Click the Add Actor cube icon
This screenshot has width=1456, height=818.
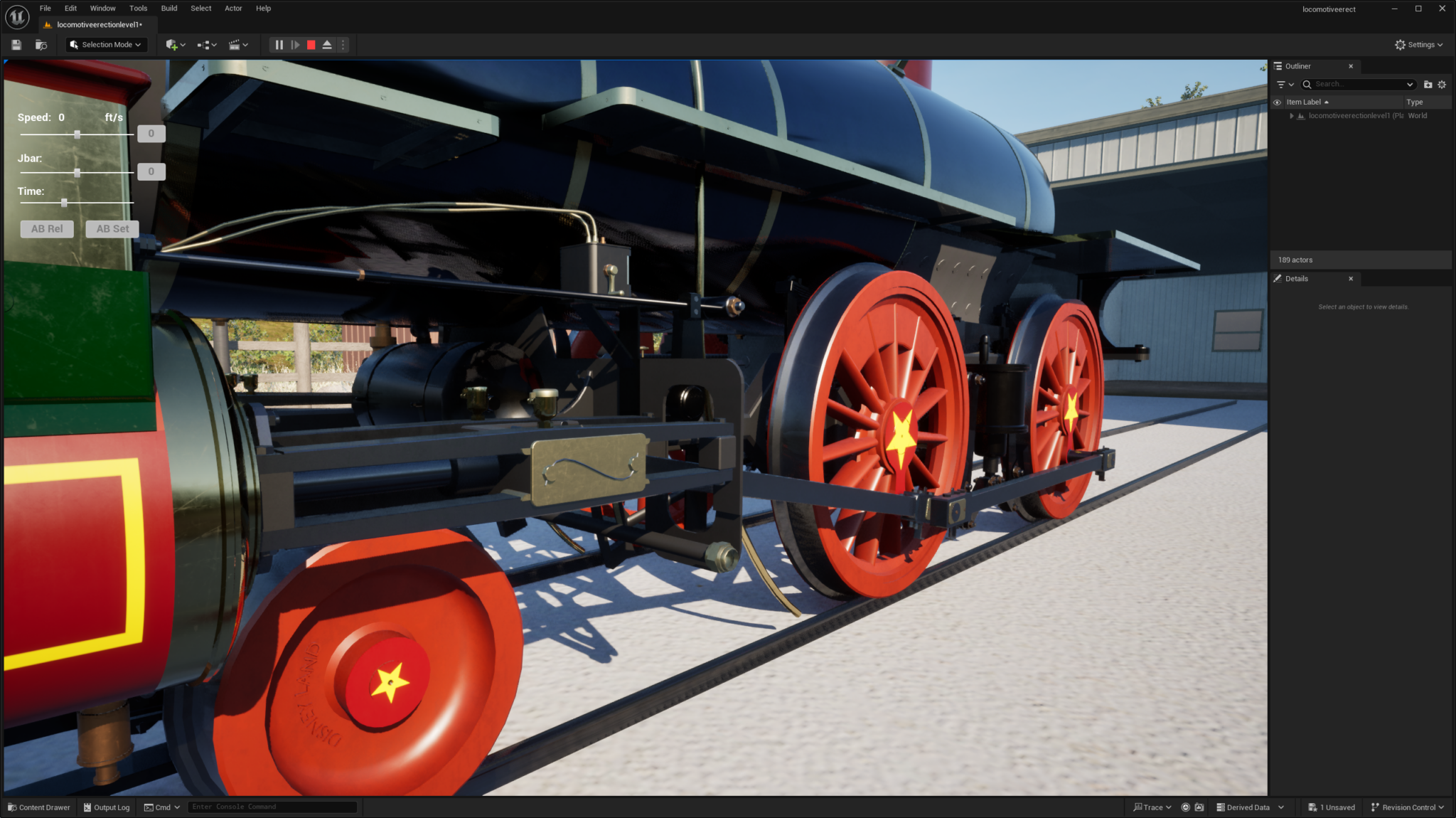click(x=173, y=44)
